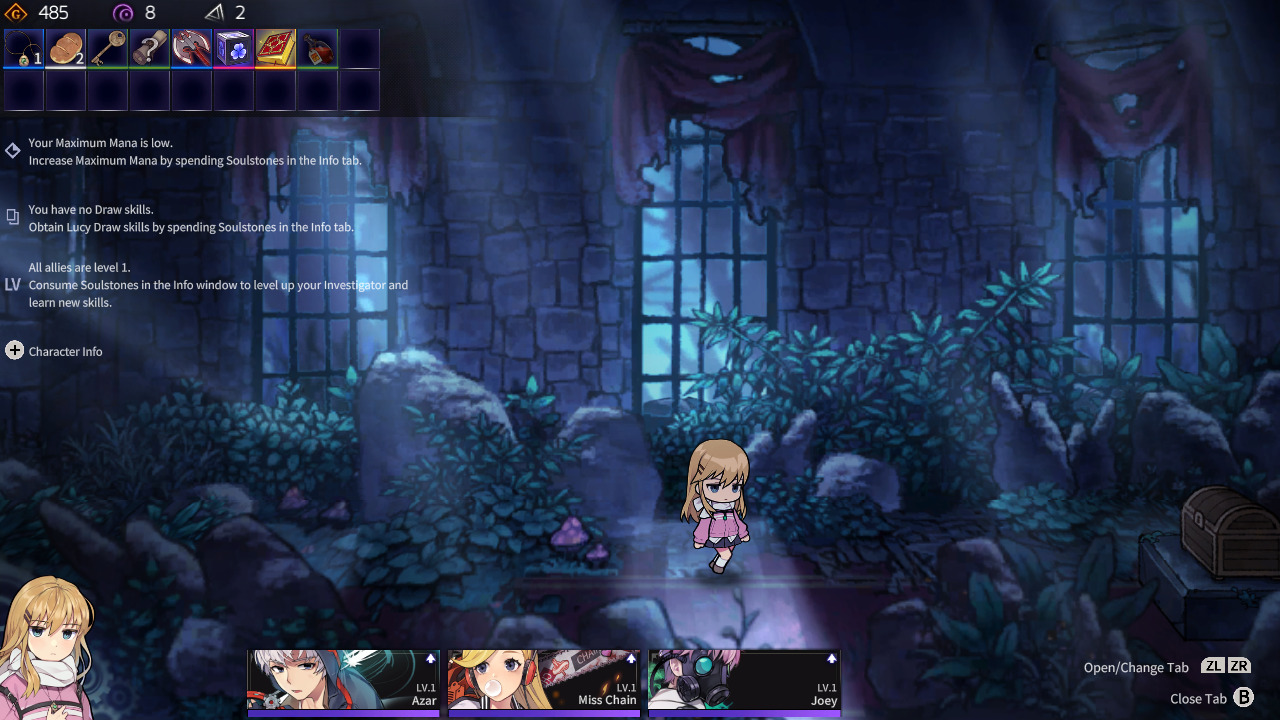This screenshot has height=720, width=1280.
Task: Select the necklace item in the inventory
Action: [x=23, y=47]
